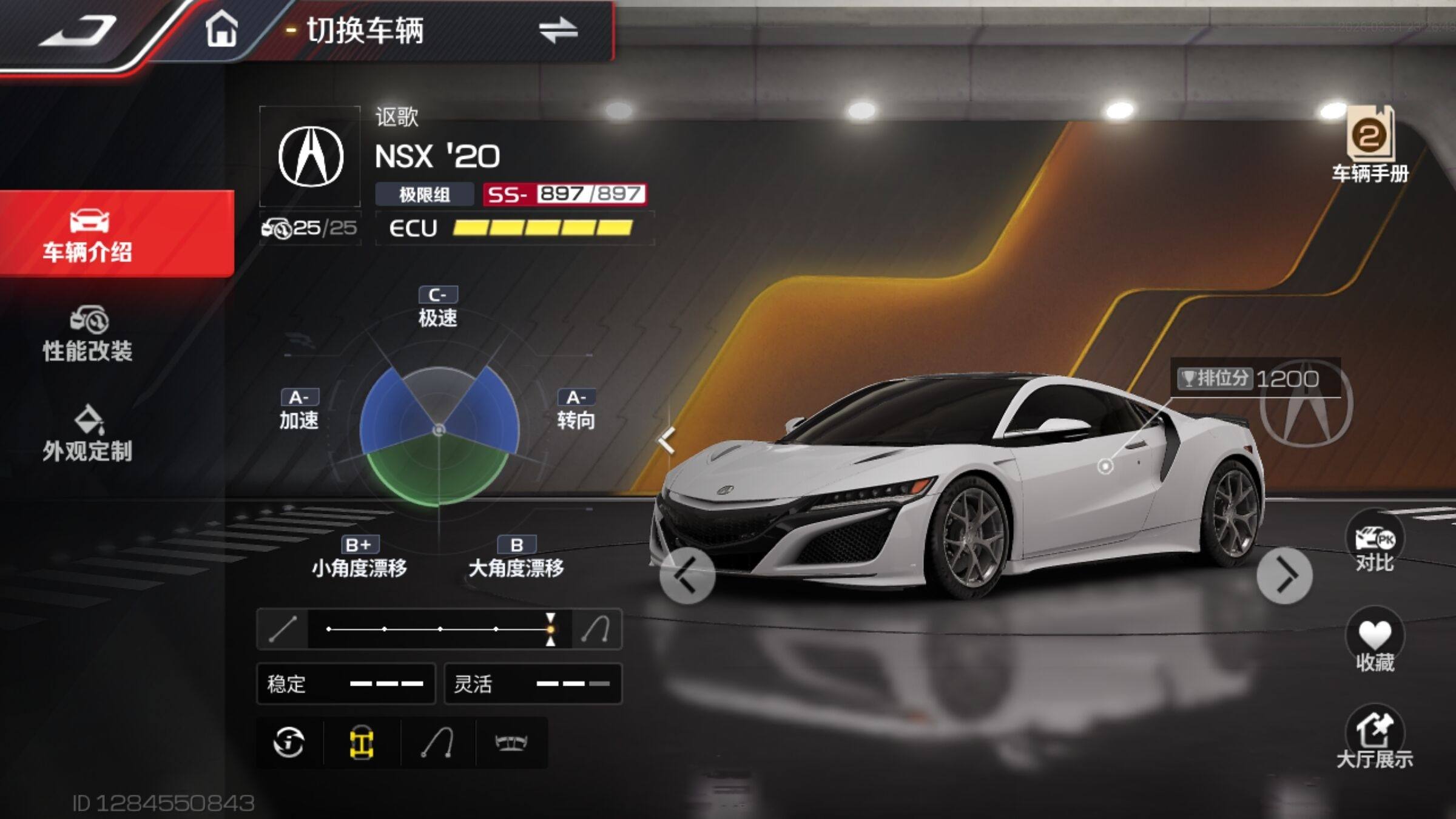Open the 对比 PK comparison
This screenshot has width=1456, height=819.
(x=1374, y=544)
